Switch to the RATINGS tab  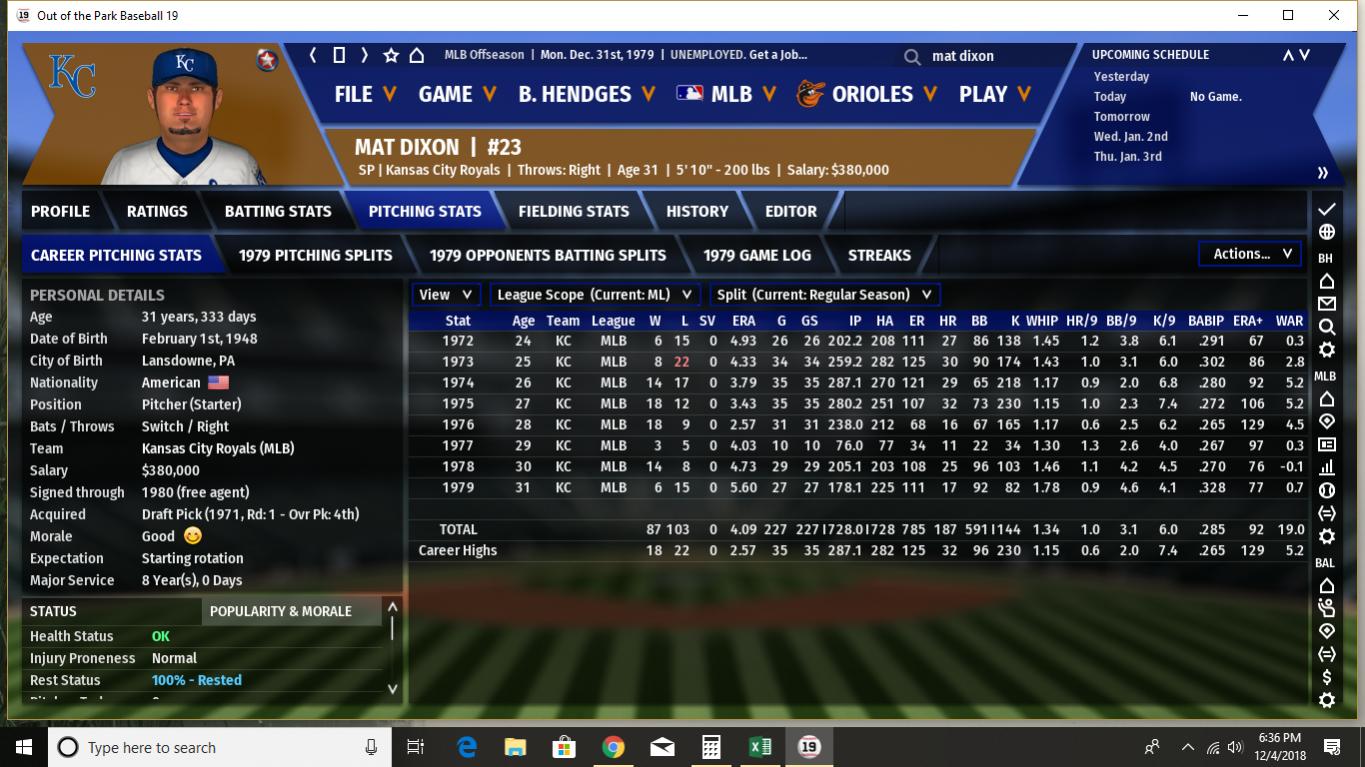[x=157, y=211]
